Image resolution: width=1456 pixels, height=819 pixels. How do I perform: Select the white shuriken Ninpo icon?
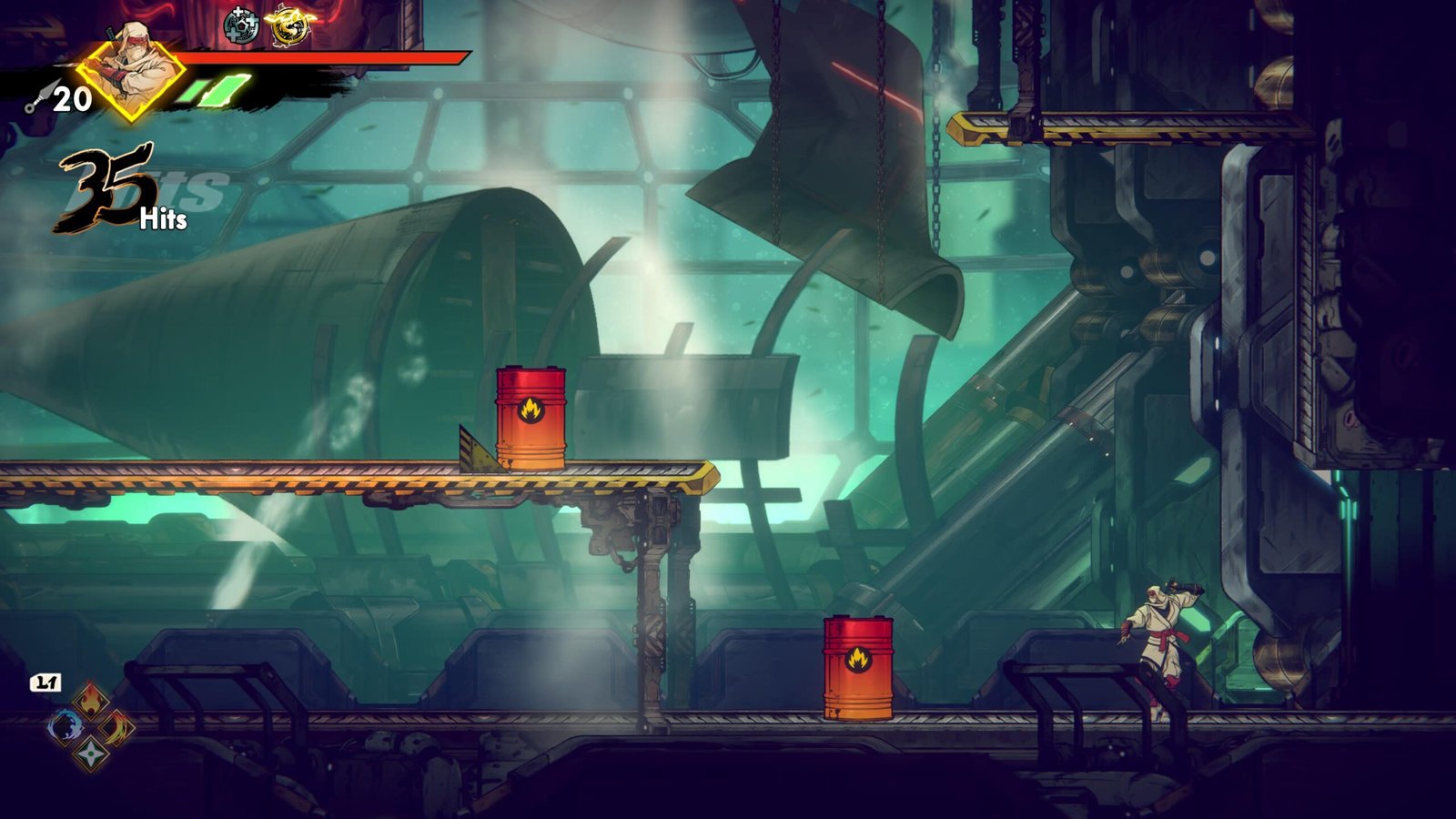point(91,753)
